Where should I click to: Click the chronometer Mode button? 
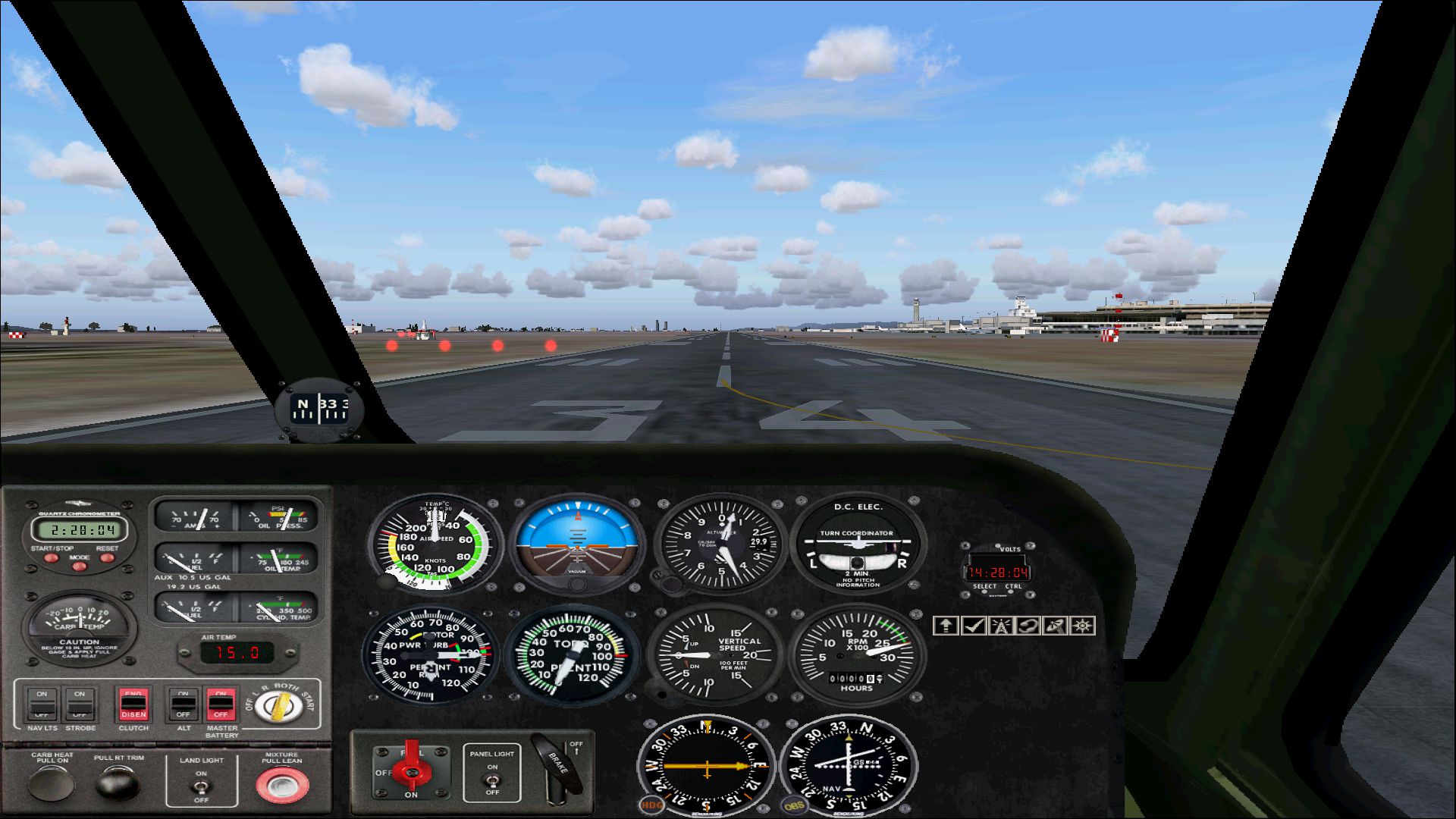point(79,566)
